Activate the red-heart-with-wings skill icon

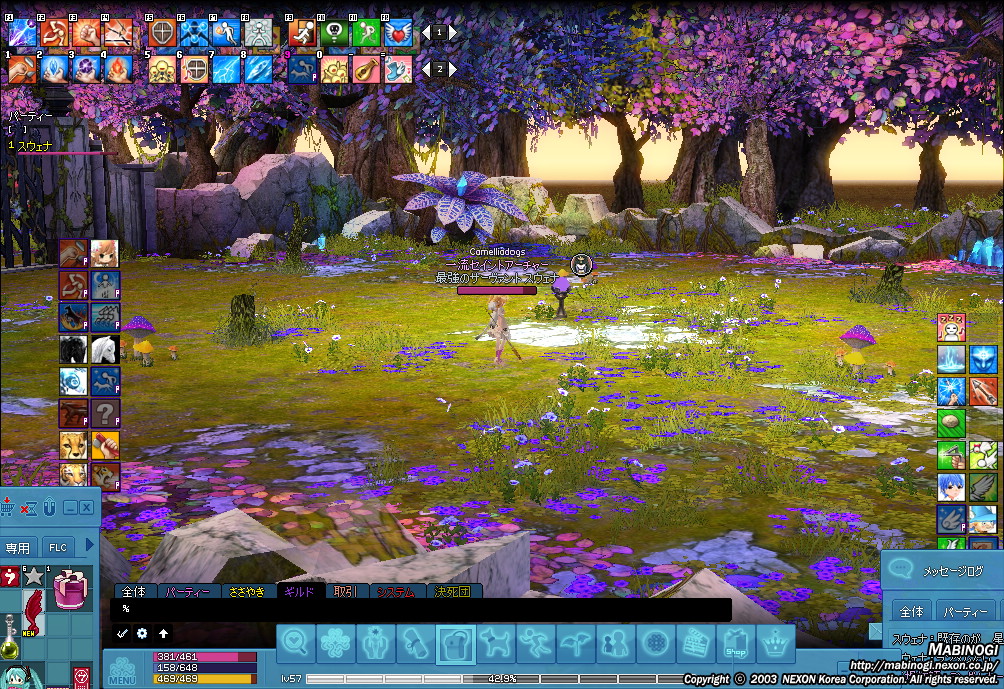coord(398,32)
